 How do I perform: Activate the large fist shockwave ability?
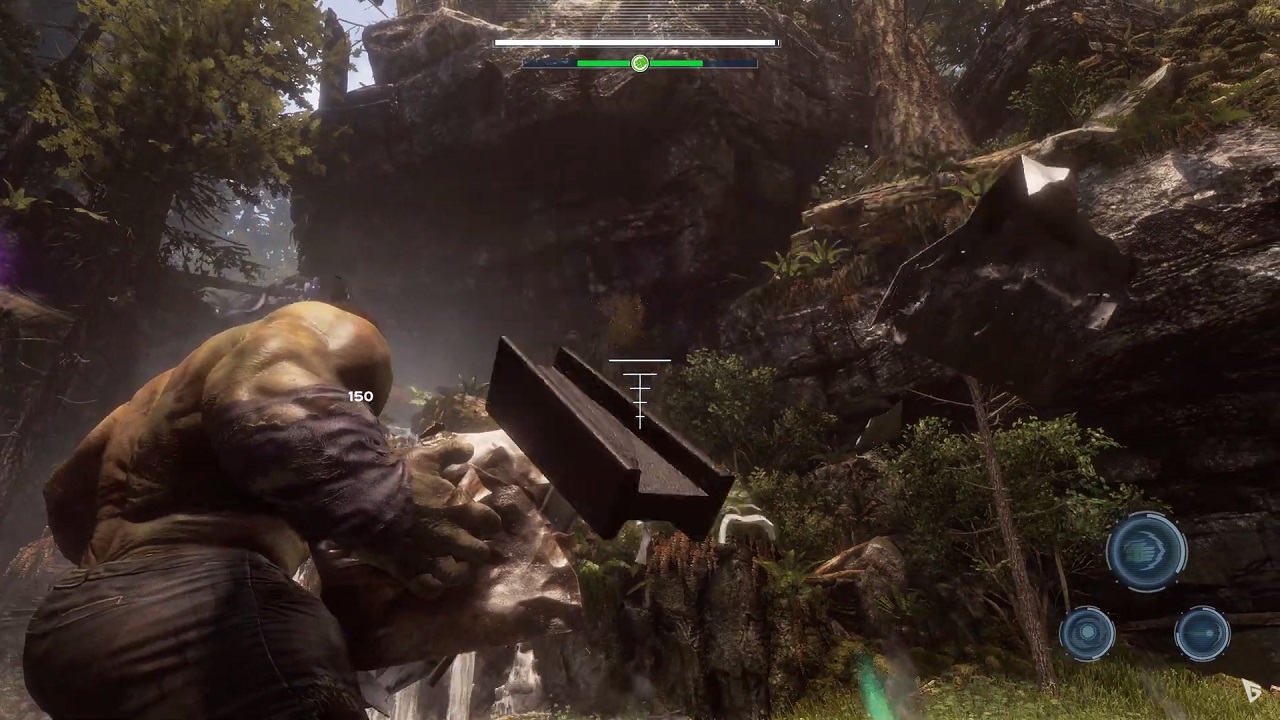1146,551
